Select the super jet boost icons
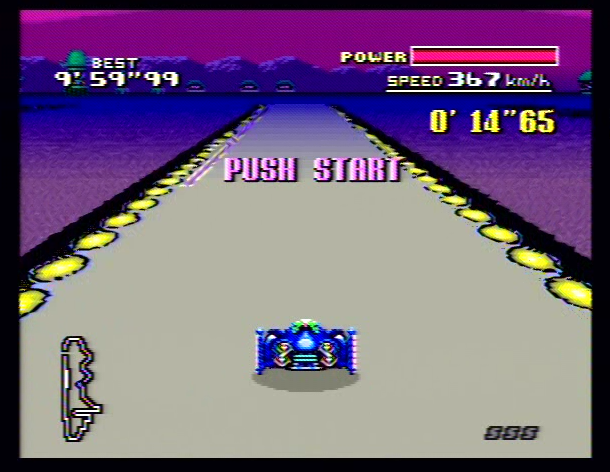The image size is (610, 472). pyautogui.click(x=511, y=432)
